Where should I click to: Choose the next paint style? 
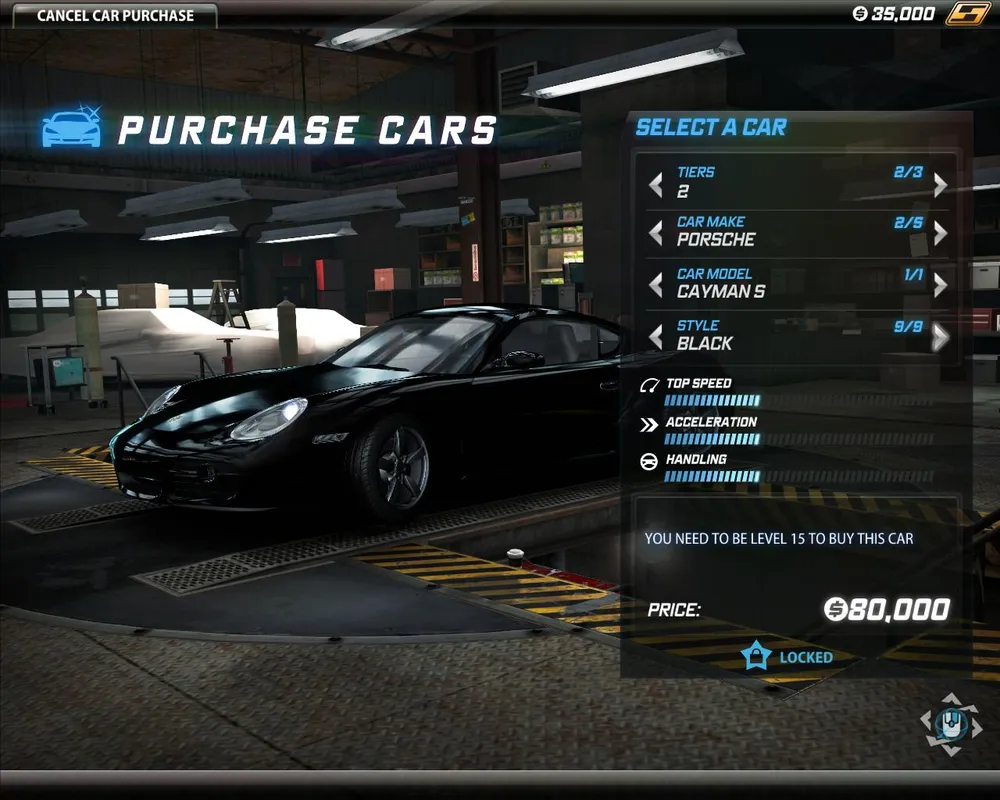(x=940, y=337)
